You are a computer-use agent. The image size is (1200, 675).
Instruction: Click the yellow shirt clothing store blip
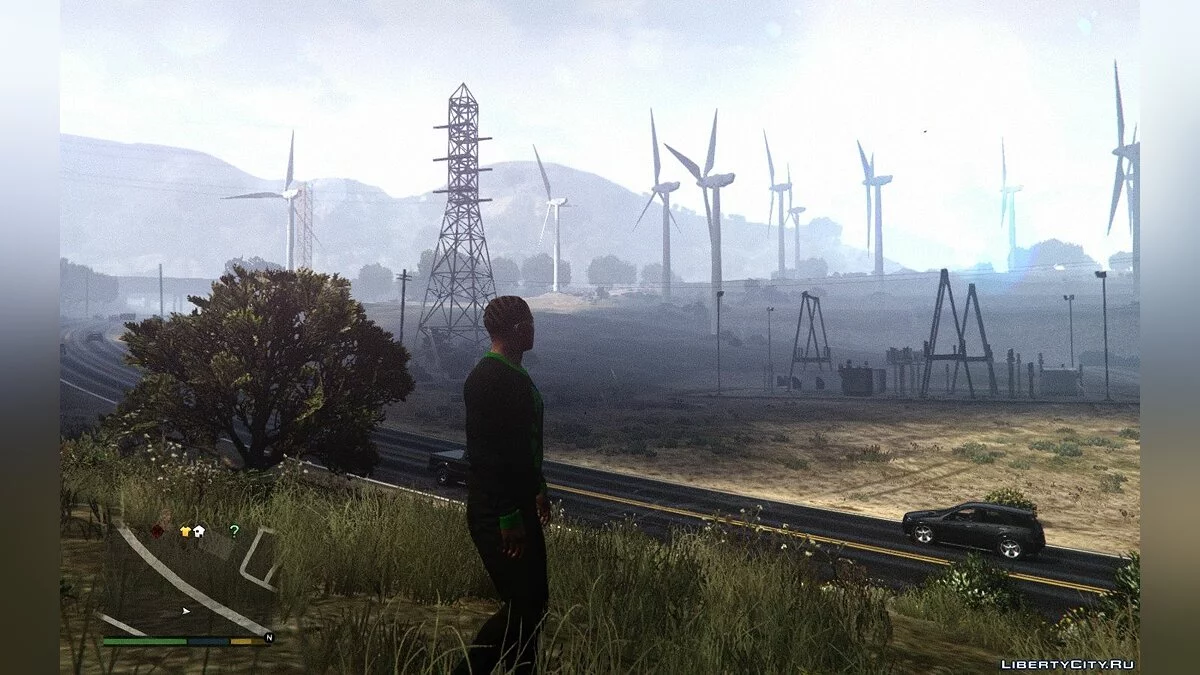[185, 531]
